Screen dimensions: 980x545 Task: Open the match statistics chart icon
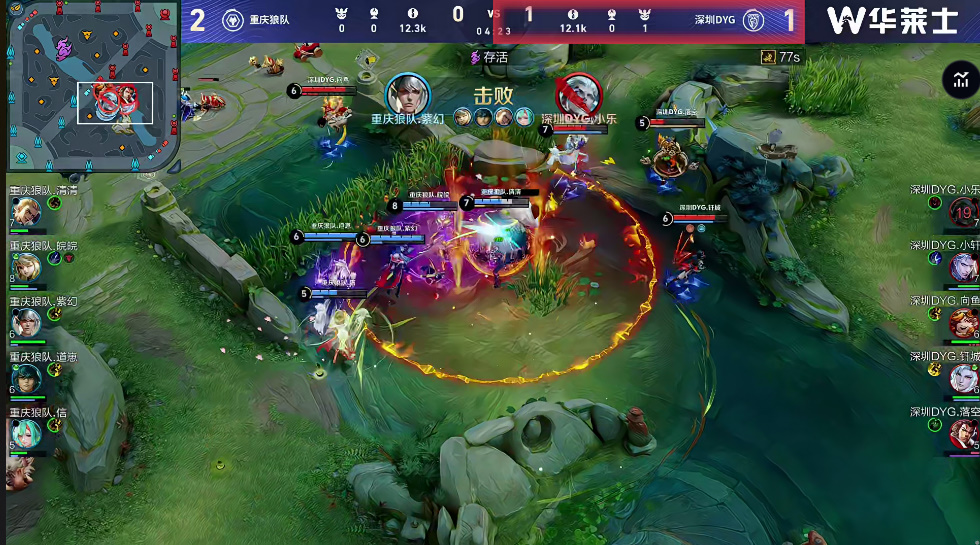tap(959, 80)
